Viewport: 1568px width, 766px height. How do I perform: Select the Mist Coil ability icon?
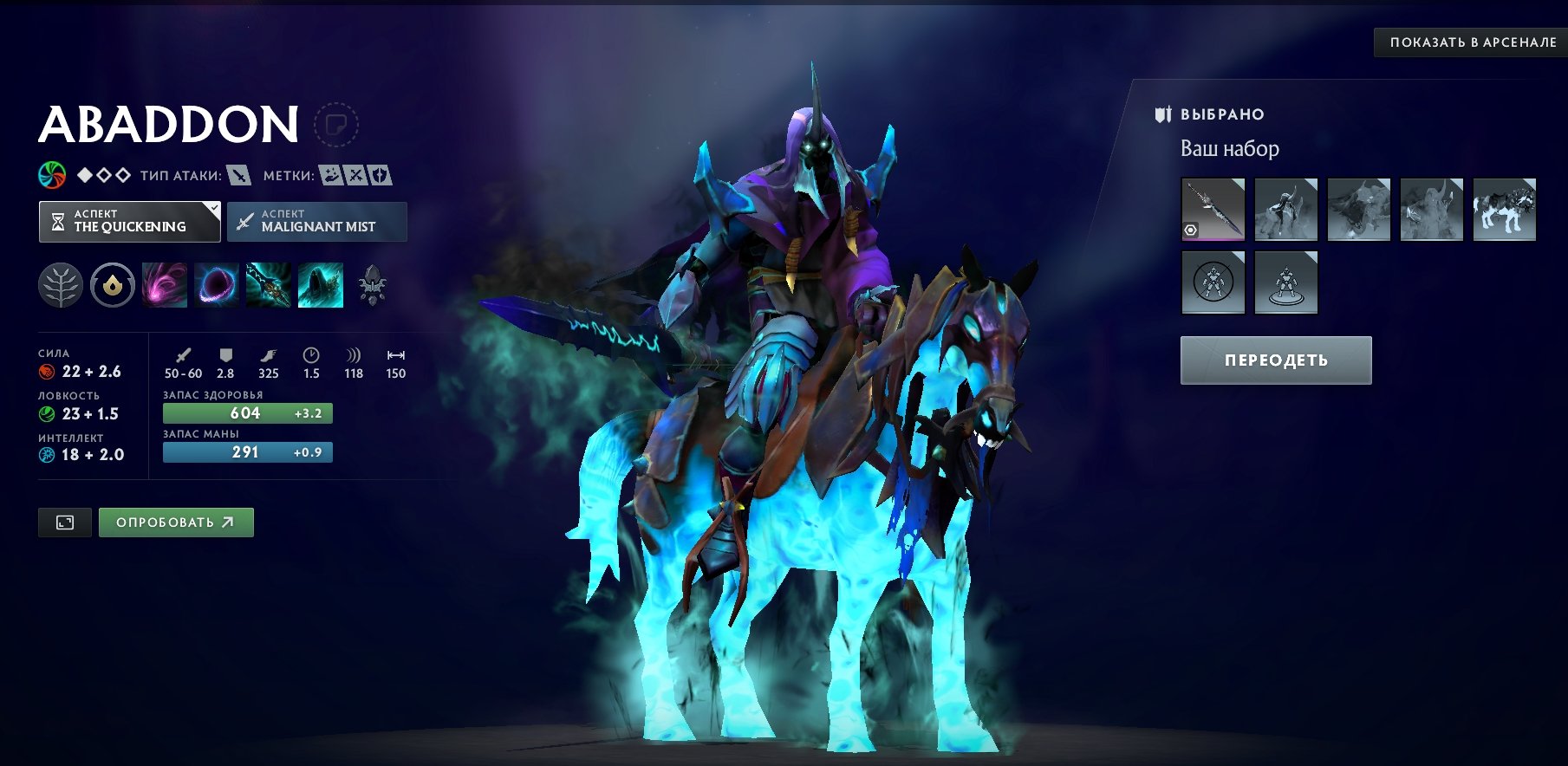(x=163, y=286)
